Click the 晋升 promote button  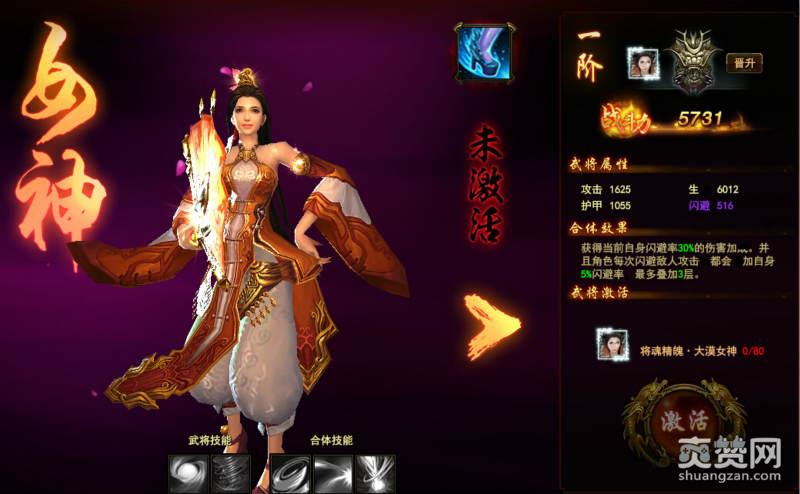pyautogui.click(x=743, y=62)
